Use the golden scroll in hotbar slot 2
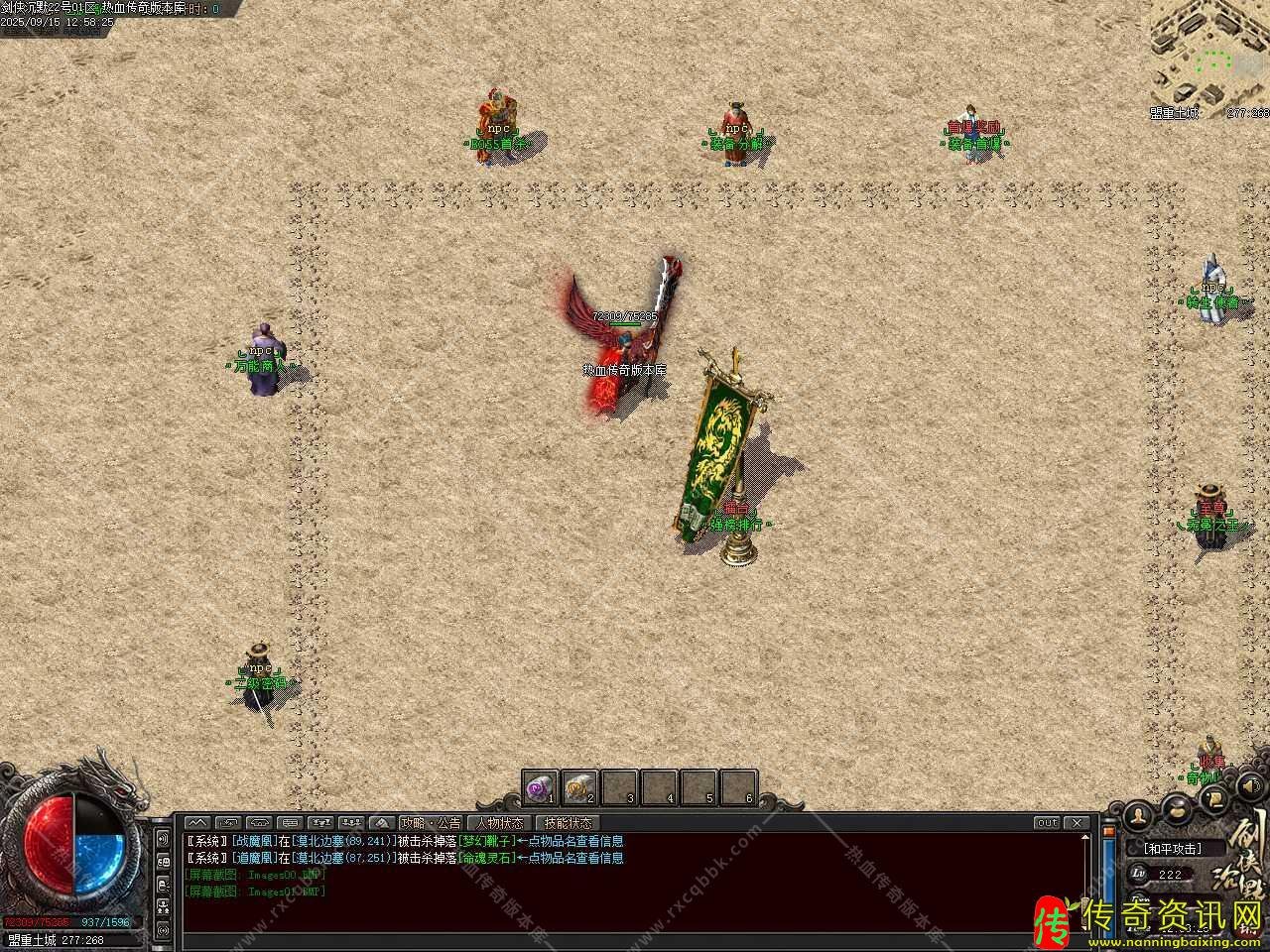 coord(577,787)
